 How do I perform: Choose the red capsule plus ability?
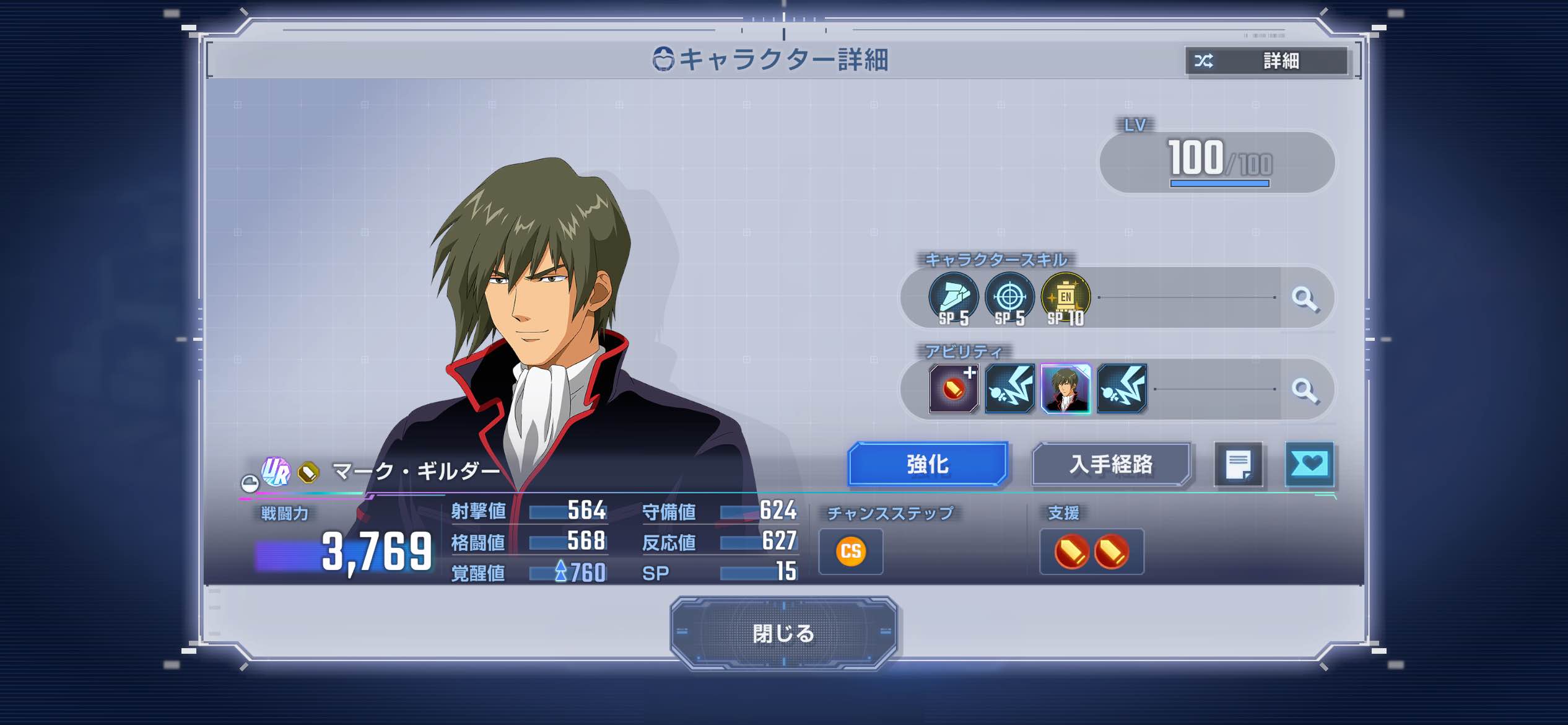[x=954, y=389]
